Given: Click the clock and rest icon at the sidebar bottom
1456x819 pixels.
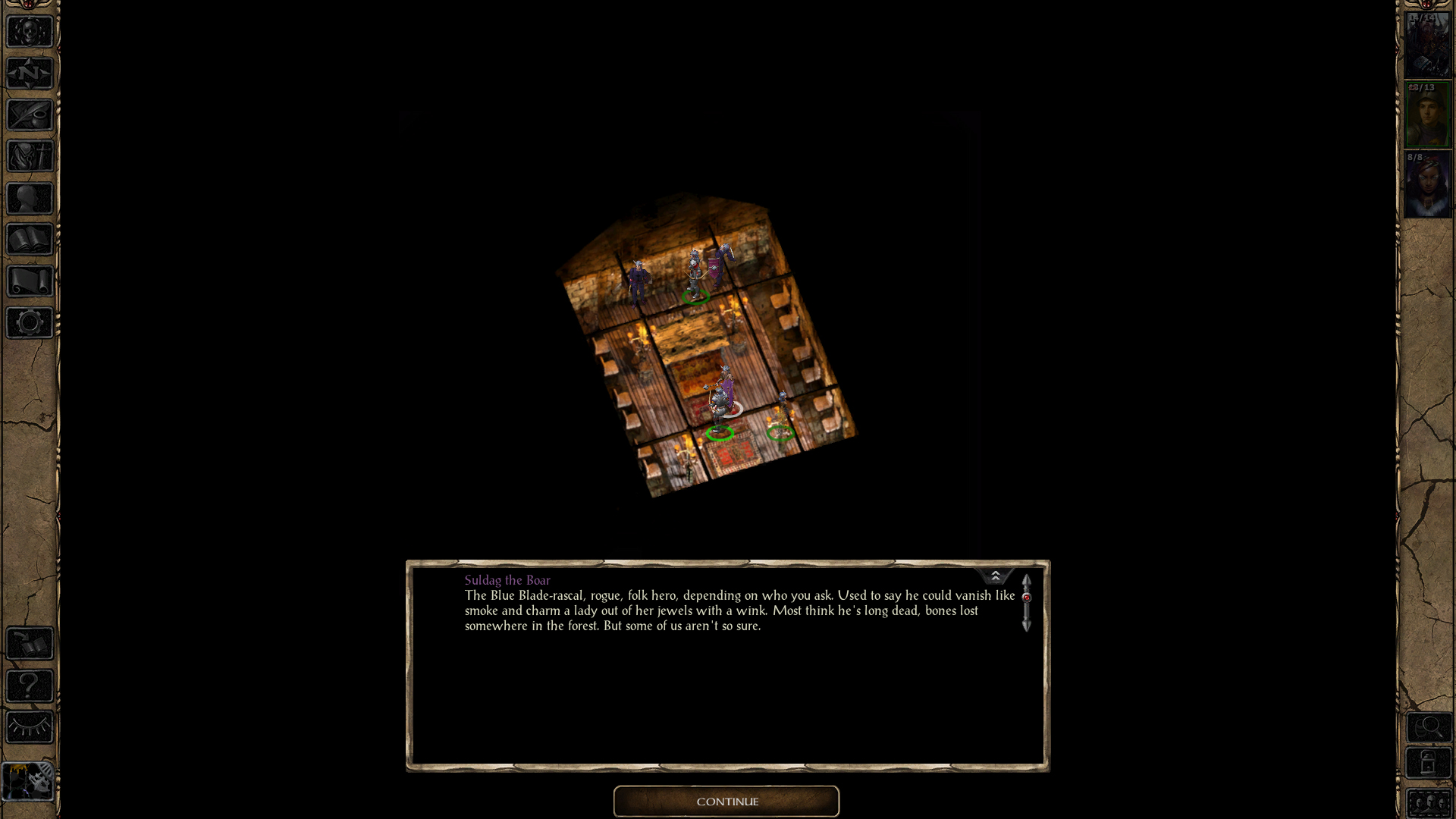Looking at the screenshot, I should point(28,780).
